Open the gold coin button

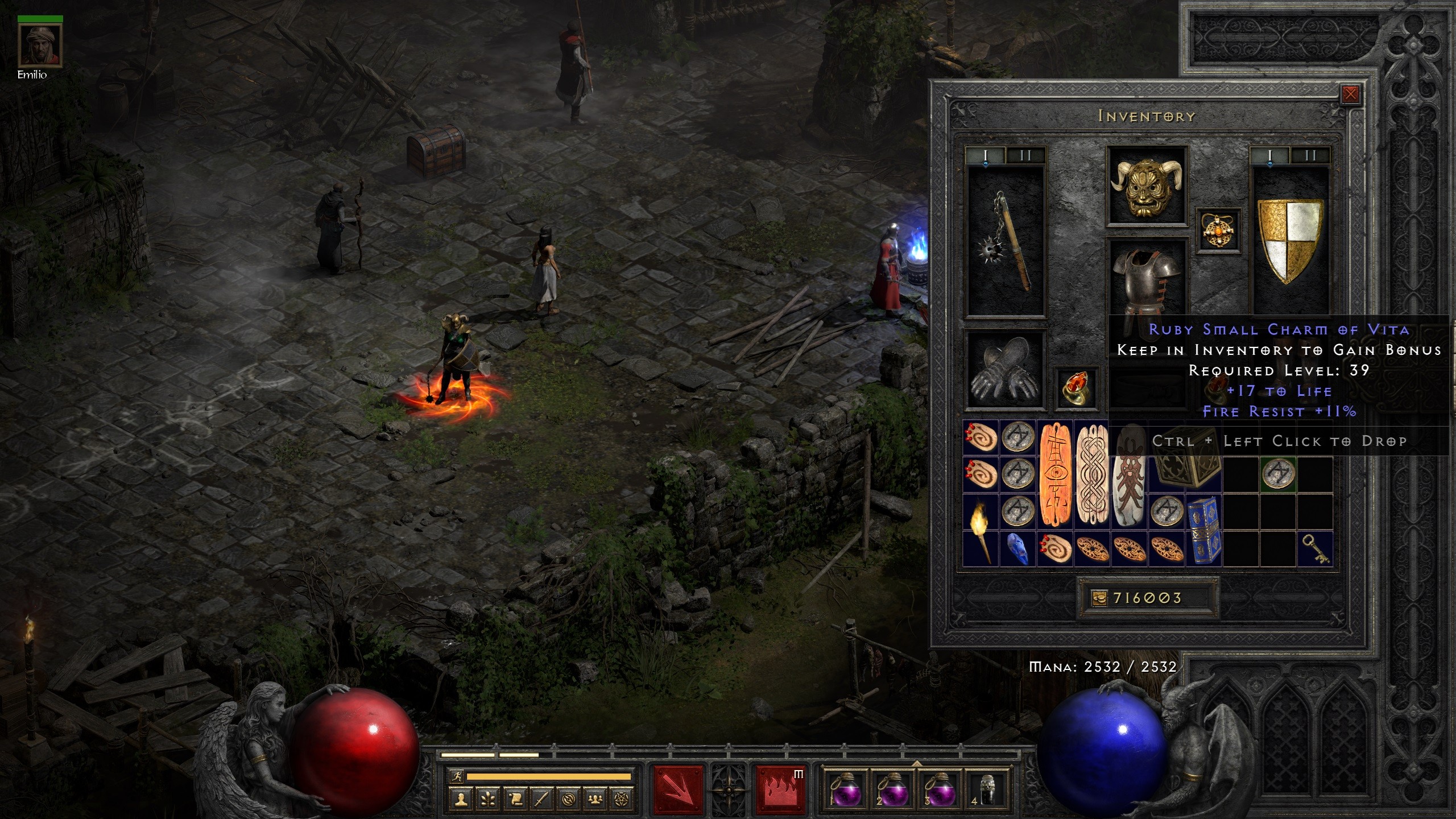[1099, 598]
